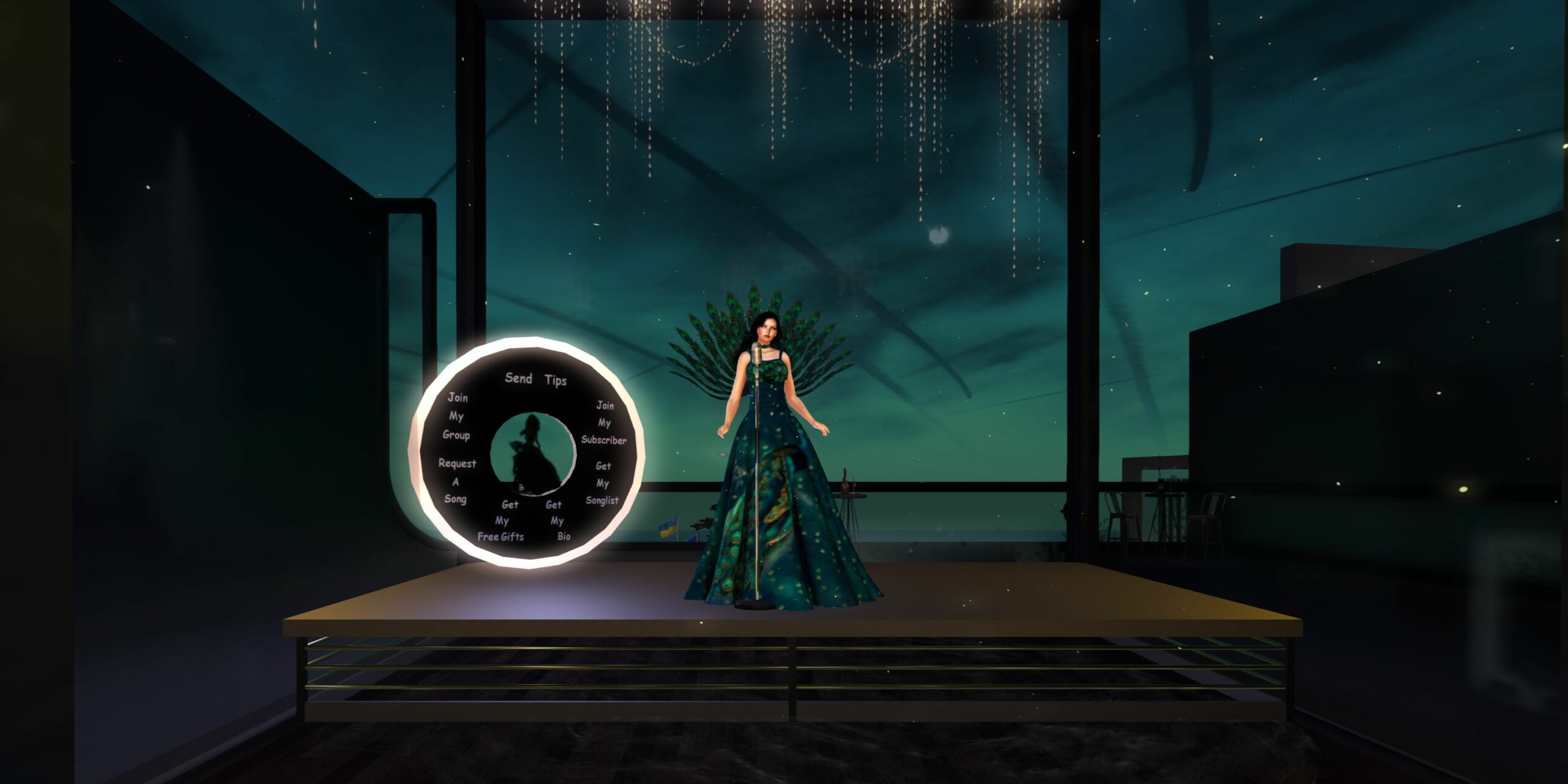Open Get My Bio on the ring
This screenshot has width=1568, height=784.
pos(557,521)
